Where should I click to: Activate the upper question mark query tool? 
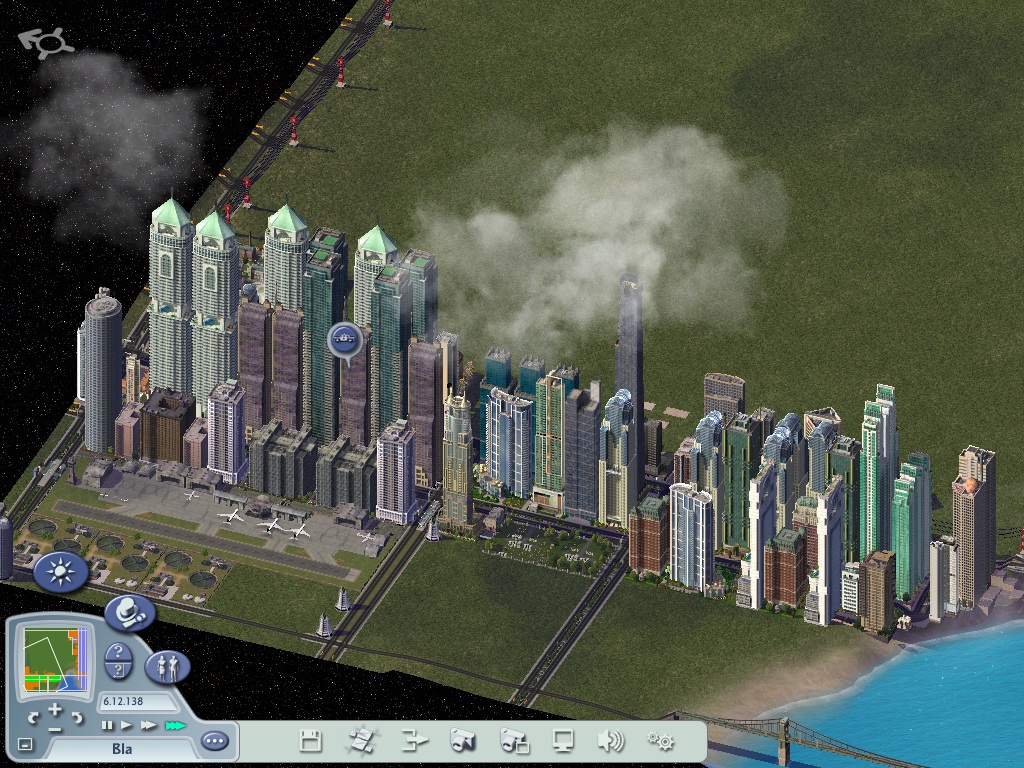coord(118,652)
